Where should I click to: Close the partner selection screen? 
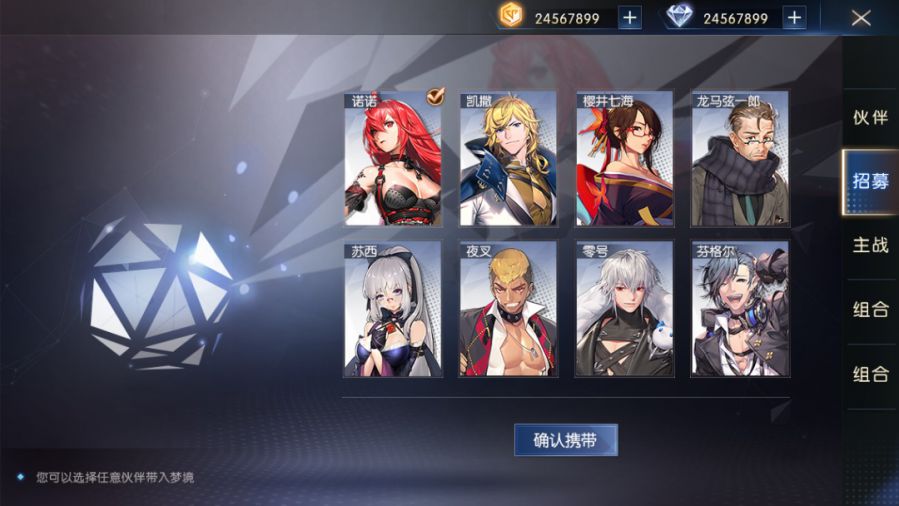(860, 17)
